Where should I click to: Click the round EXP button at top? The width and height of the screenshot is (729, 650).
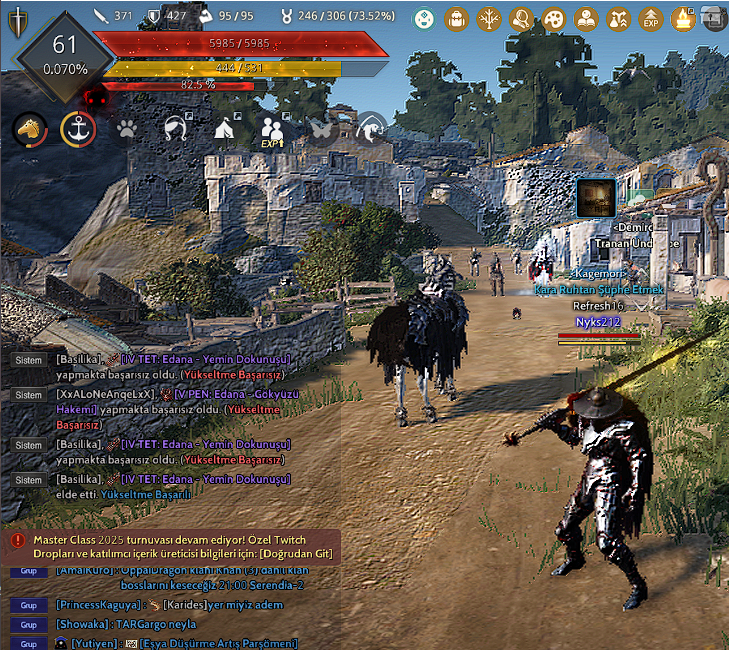[x=651, y=17]
